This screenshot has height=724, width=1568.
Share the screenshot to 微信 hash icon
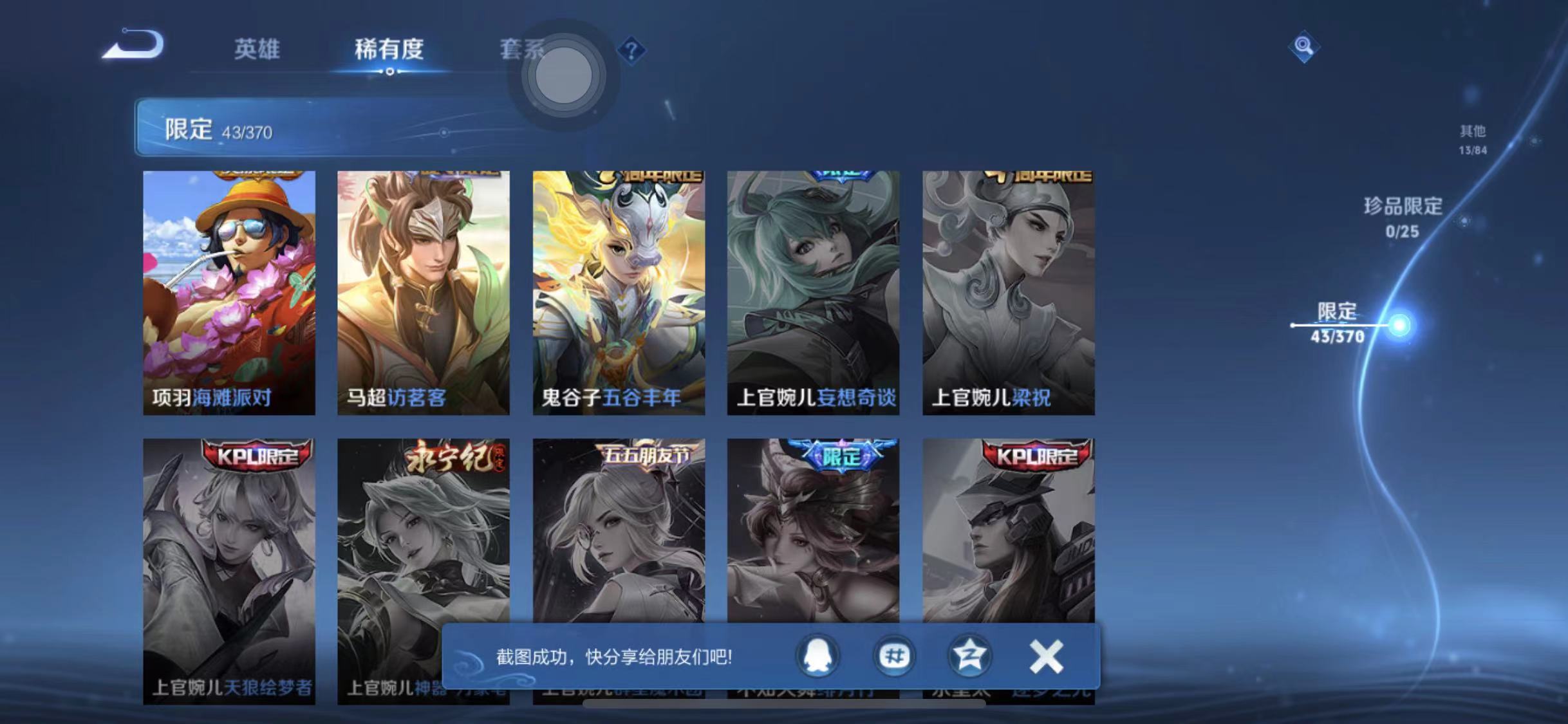(895, 656)
